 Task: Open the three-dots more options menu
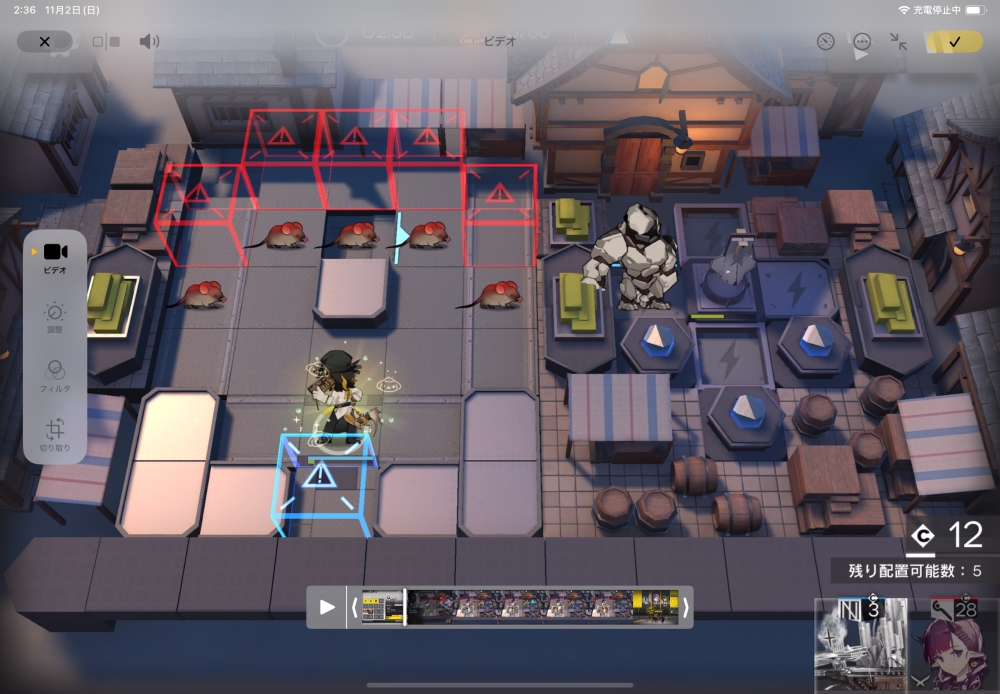click(862, 42)
